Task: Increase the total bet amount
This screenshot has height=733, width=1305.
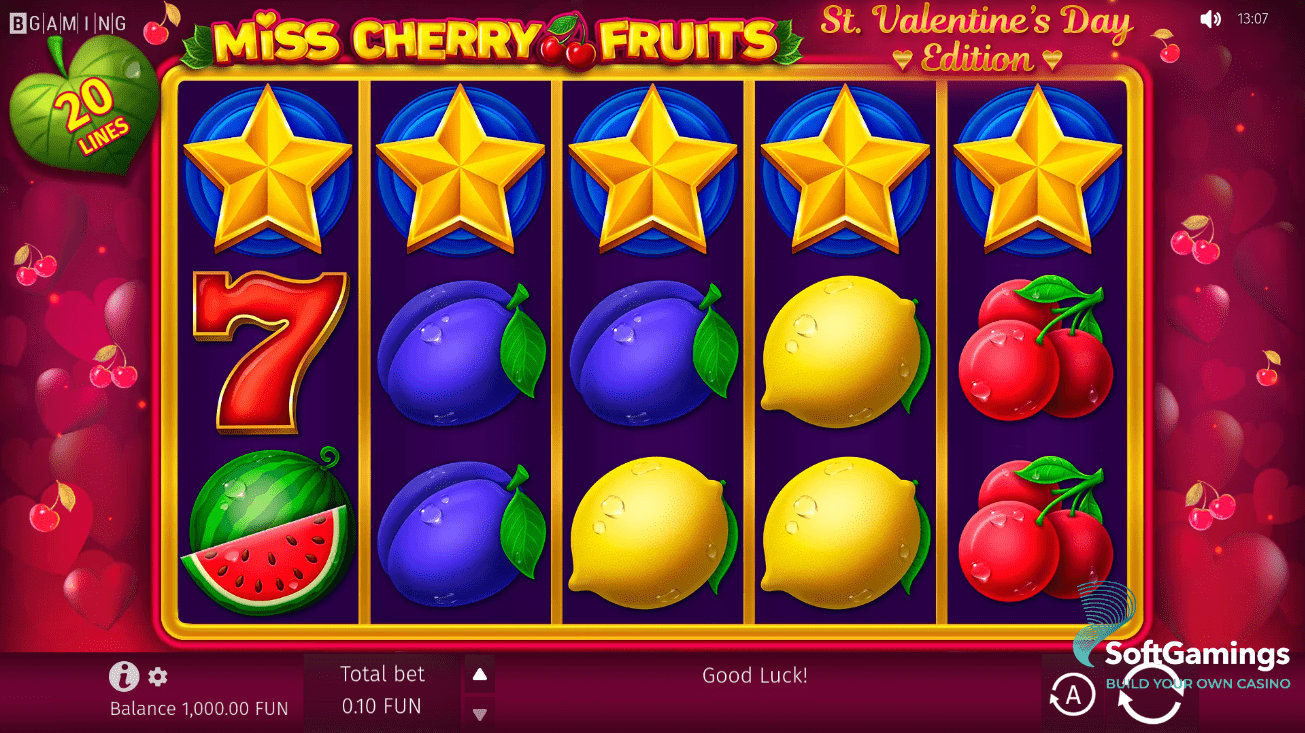Action: tap(479, 673)
